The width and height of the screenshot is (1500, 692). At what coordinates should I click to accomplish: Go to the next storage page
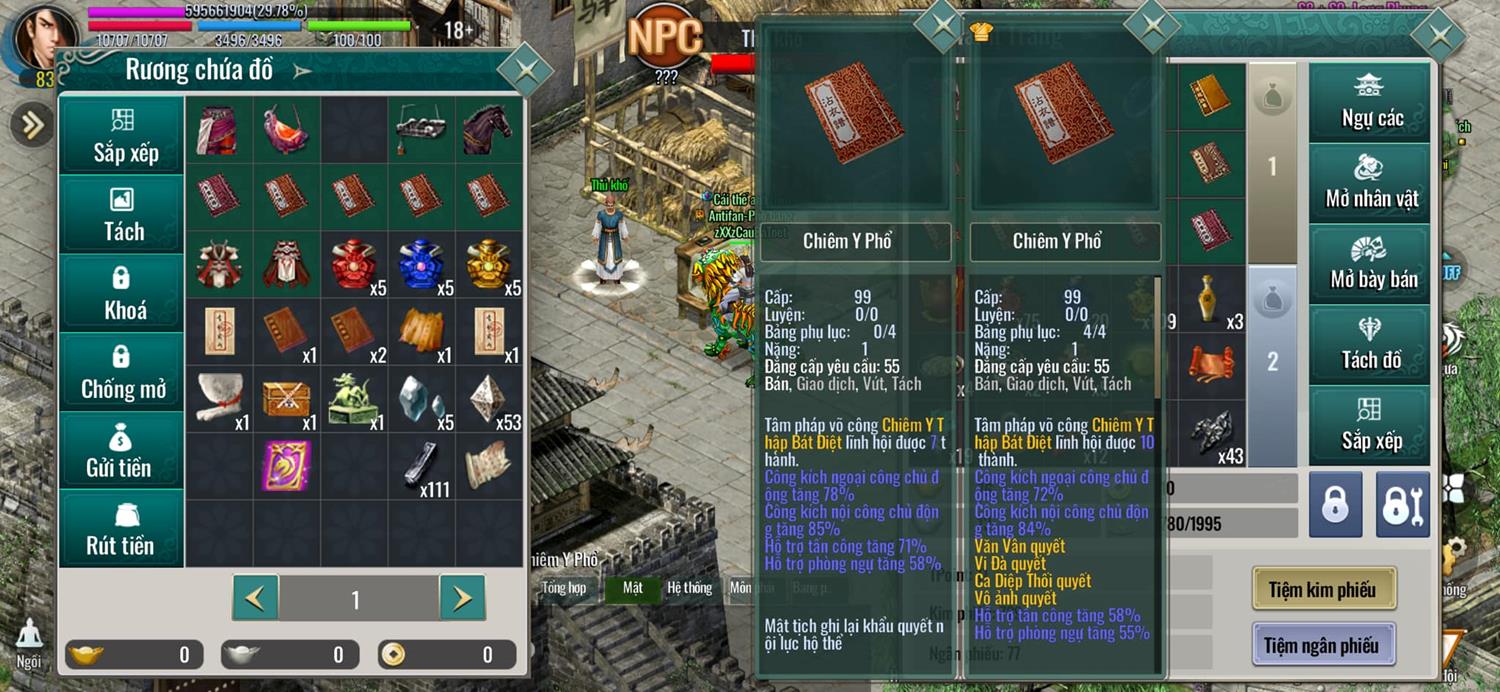[x=462, y=598]
